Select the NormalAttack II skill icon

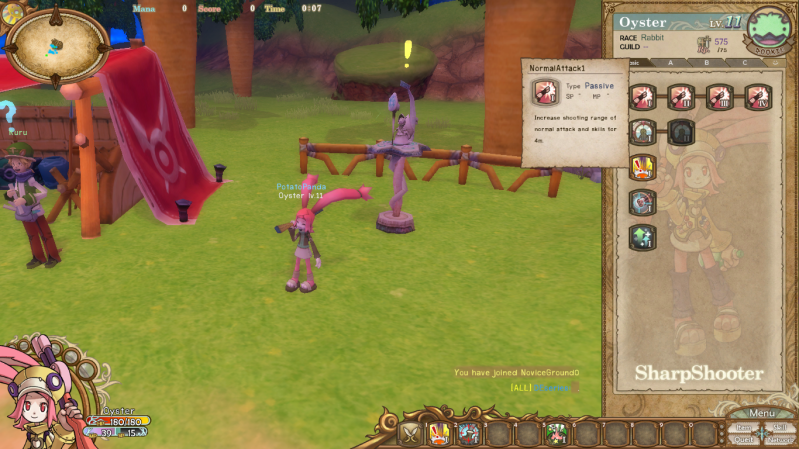(681, 97)
